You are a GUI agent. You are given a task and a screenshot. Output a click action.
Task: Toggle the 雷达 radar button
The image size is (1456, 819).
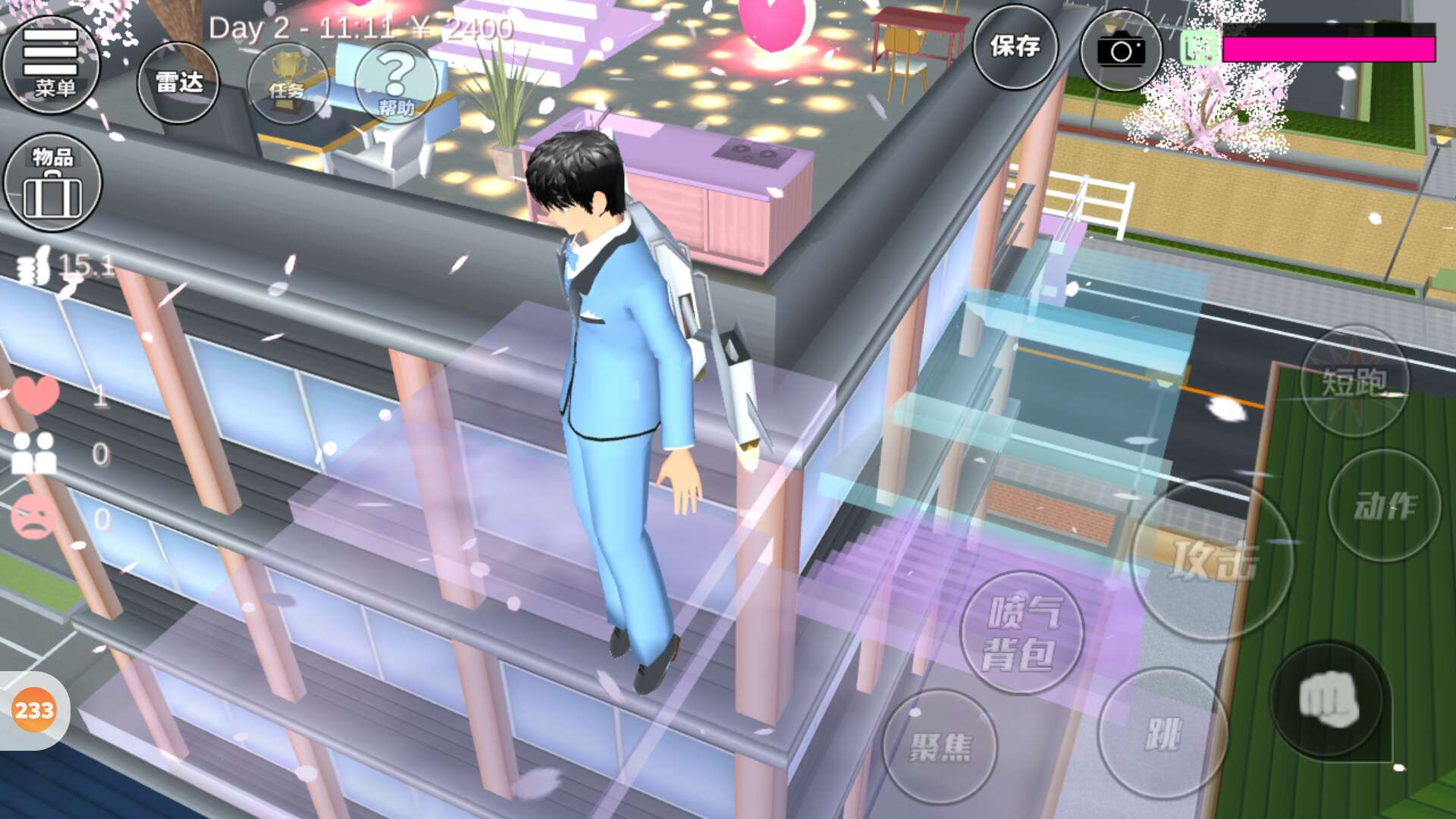point(178,82)
